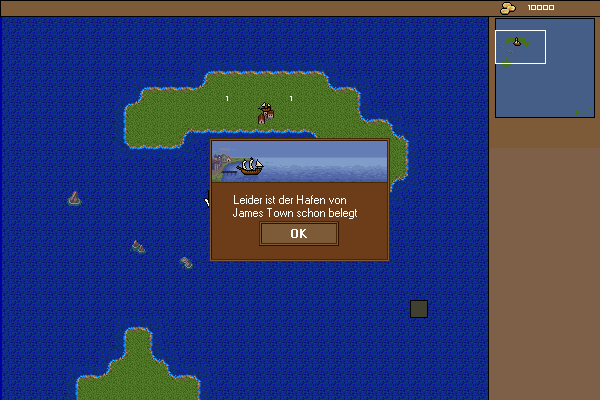Confirm the harbor message with OK
Viewport: 600px width, 400px height.
(x=298, y=234)
